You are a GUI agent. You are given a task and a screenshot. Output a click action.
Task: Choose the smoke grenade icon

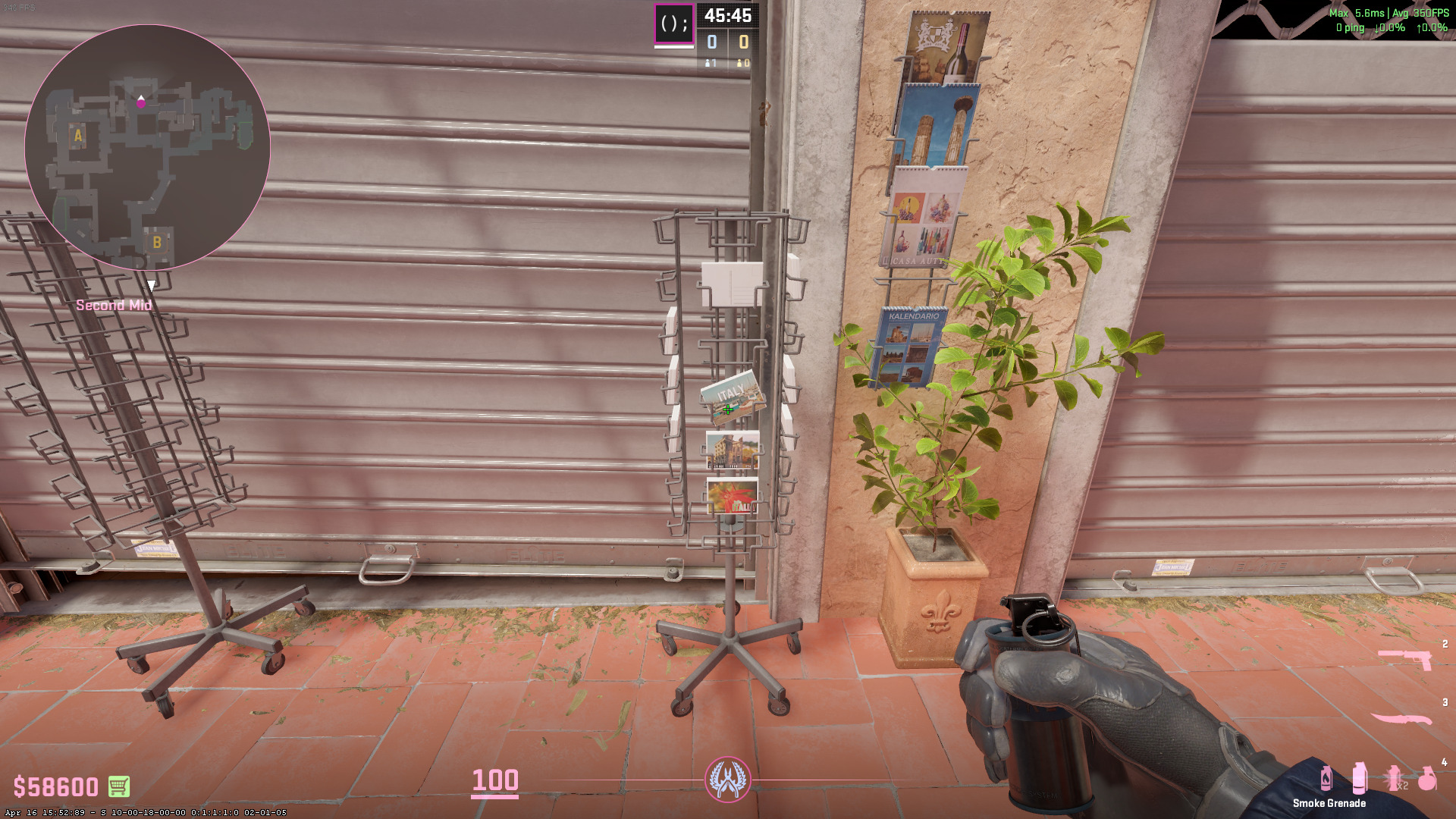1360,778
